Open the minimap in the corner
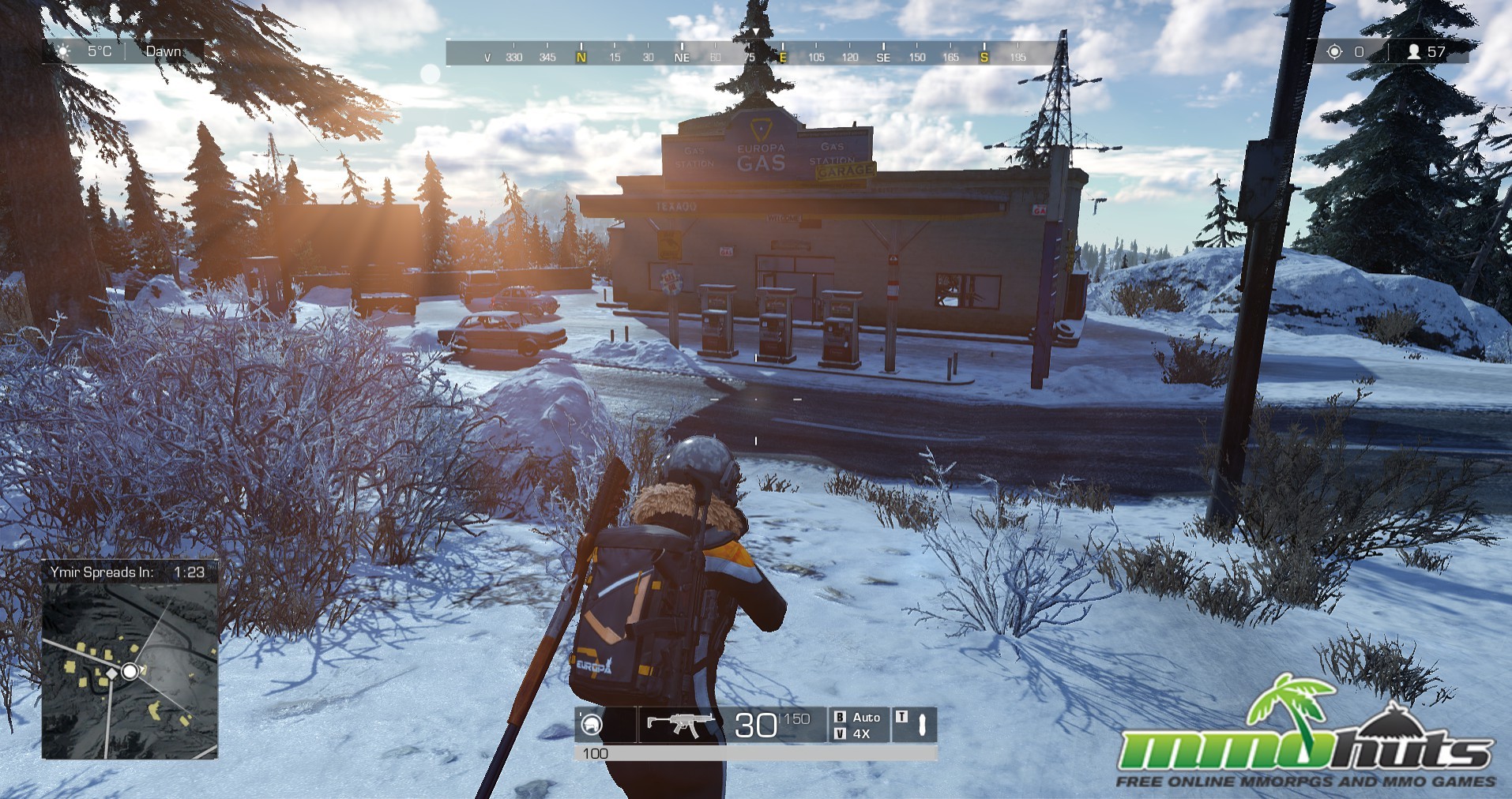 click(x=130, y=670)
